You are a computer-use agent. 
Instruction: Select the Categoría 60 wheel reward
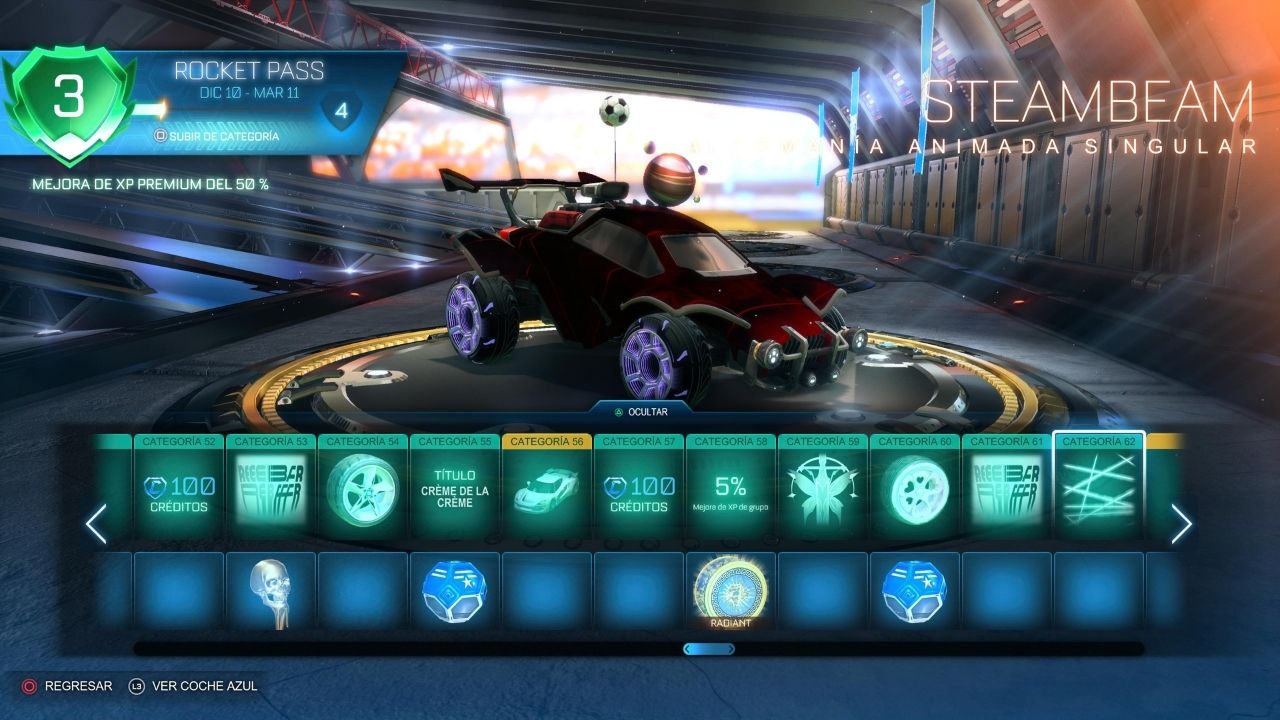(916, 491)
